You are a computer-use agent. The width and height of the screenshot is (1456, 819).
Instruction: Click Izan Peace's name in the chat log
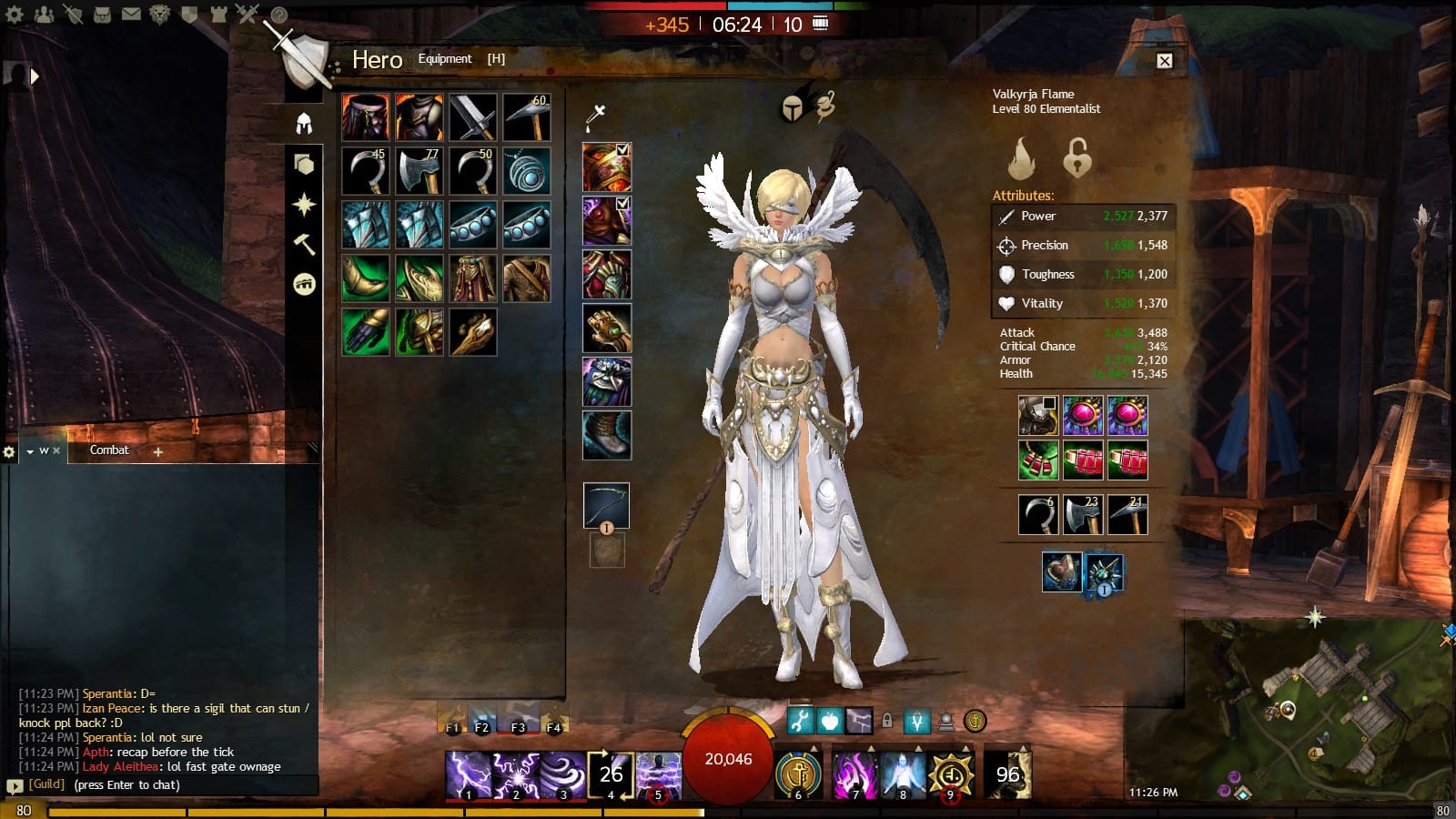coord(112,708)
